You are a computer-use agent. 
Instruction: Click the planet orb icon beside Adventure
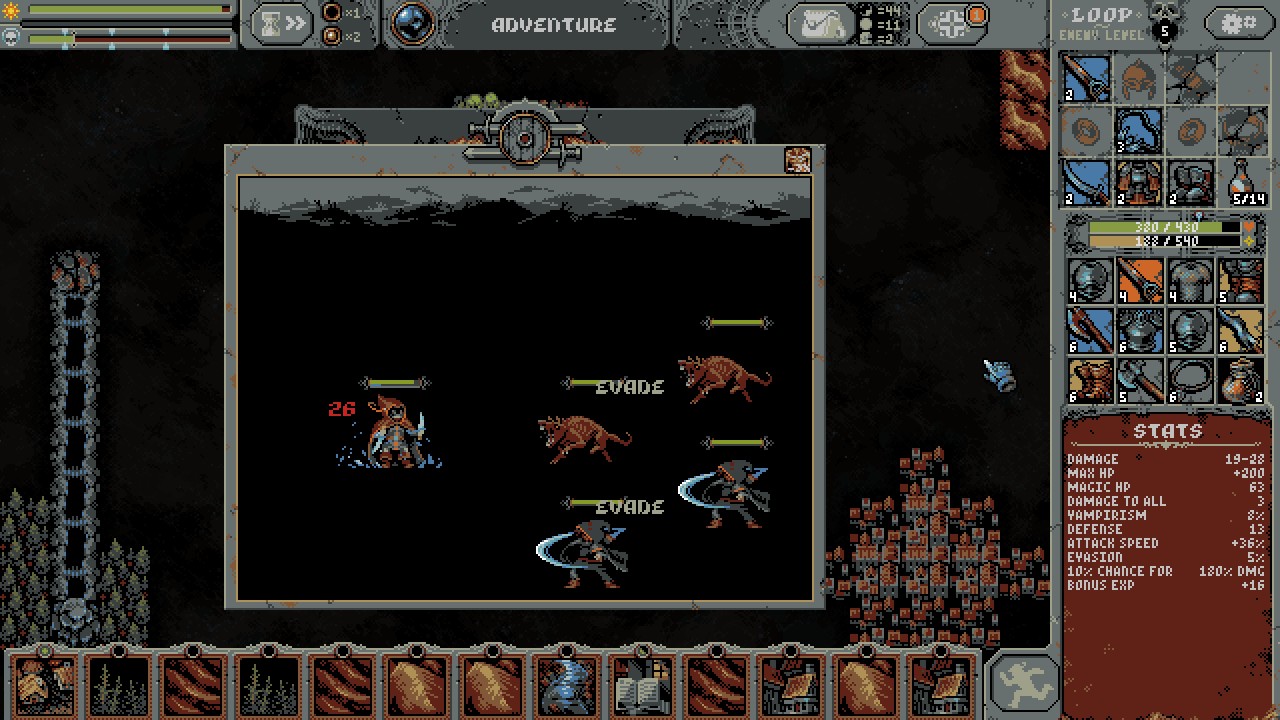point(410,24)
